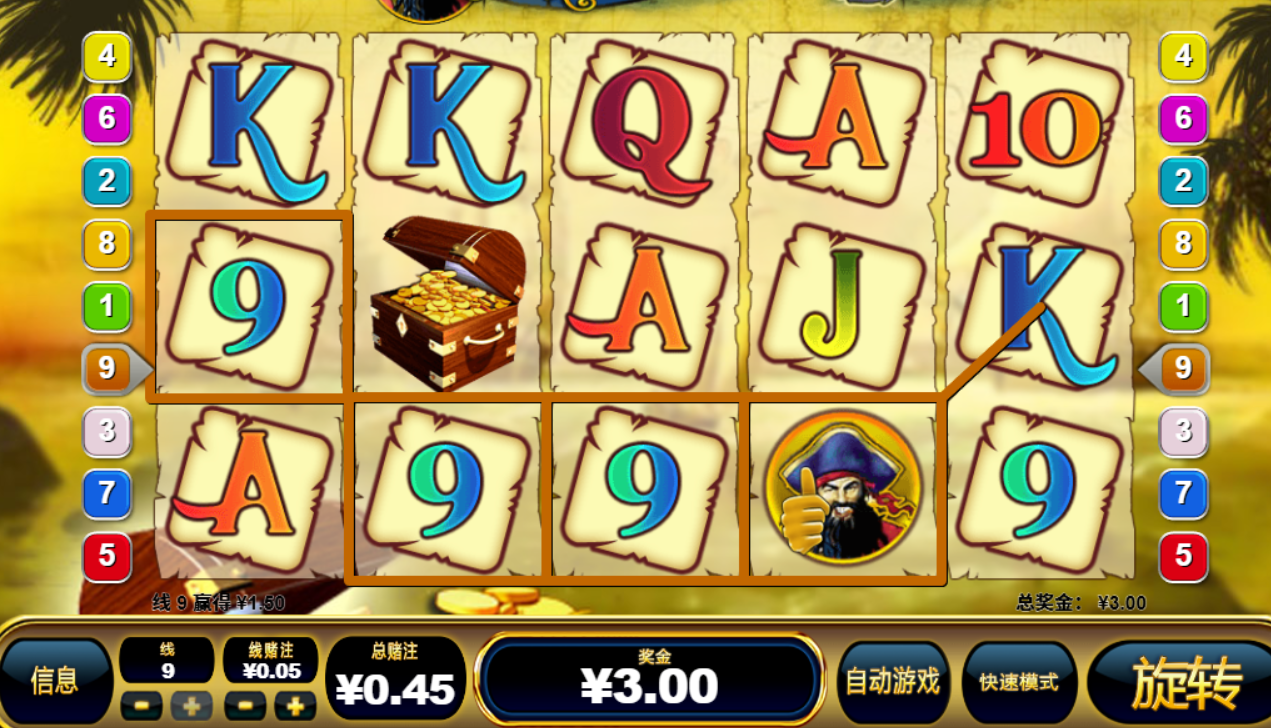This screenshot has width=1271, height=728.
Task: Click left-side payline 8 marker
Action: coord(107,243)
